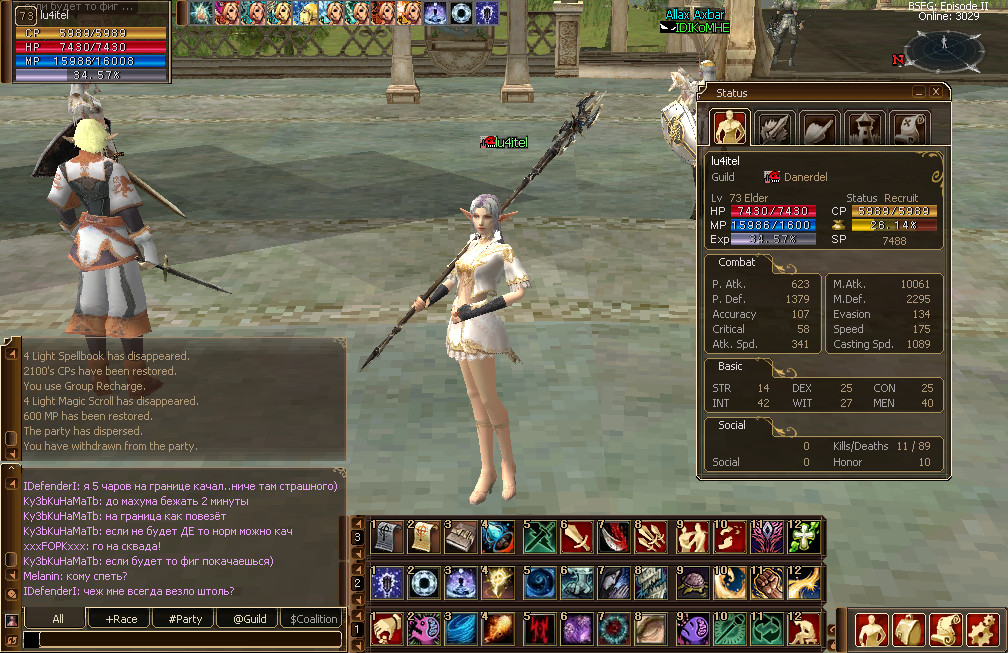
Task: Switch chat to the +Race tab
Action: click(120, 619)
